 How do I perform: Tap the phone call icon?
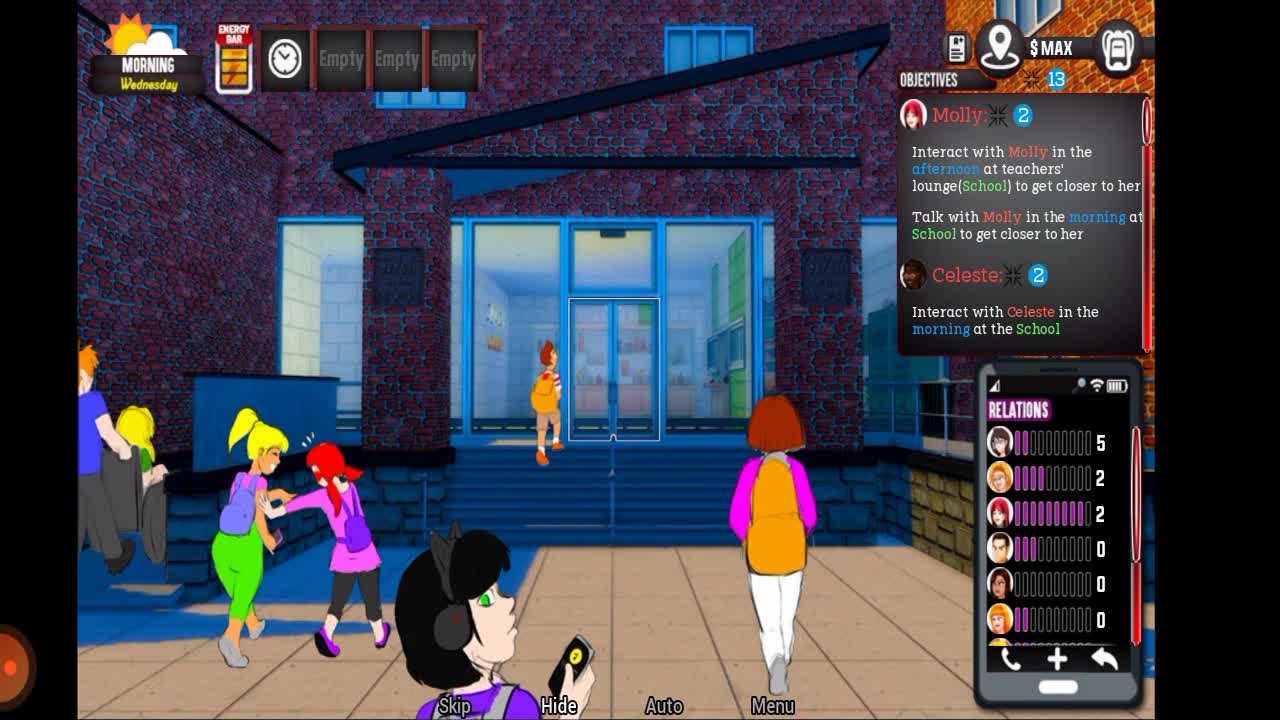click(x=1010, y=658)
